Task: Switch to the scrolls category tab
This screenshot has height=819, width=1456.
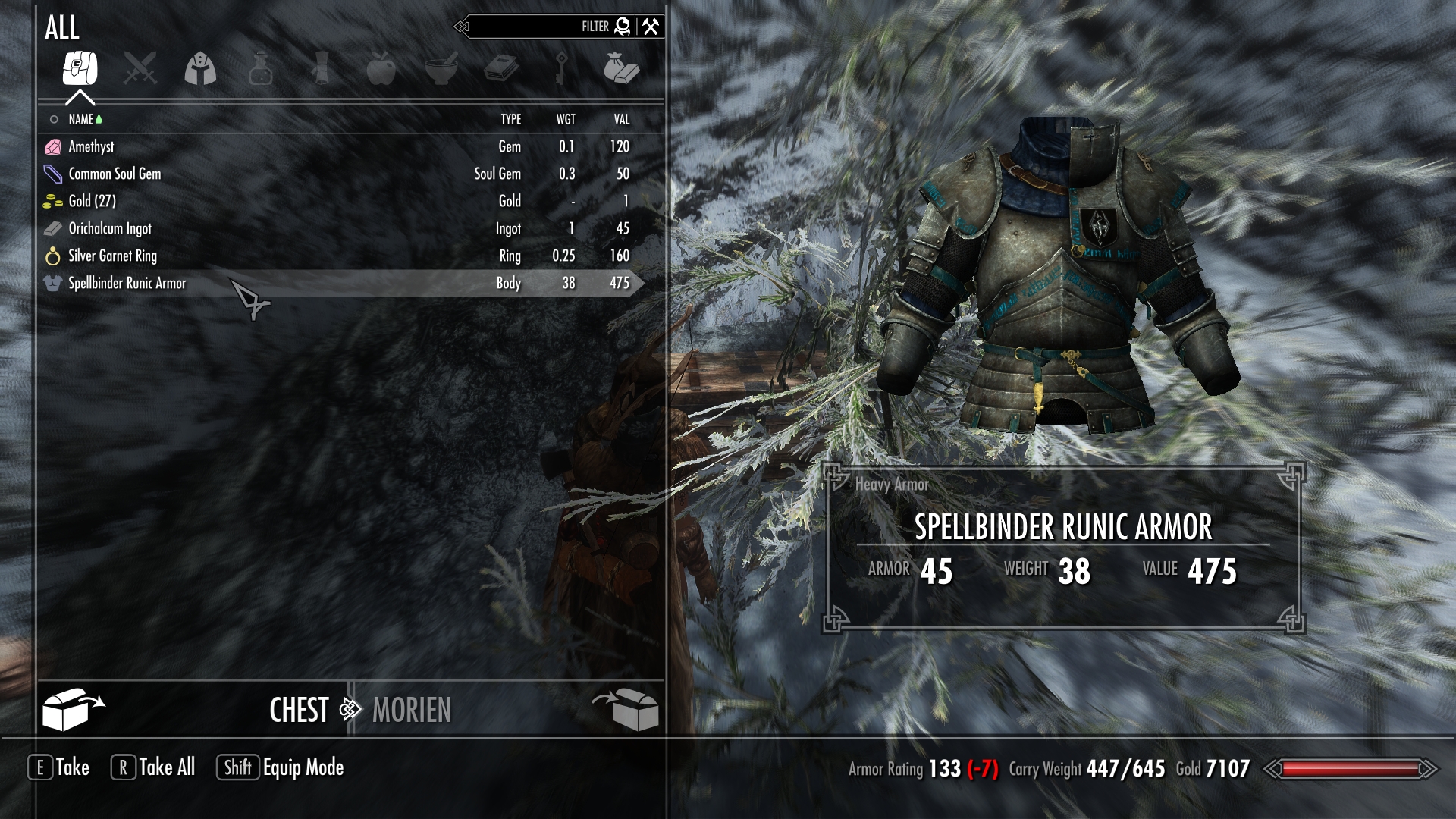Action: pyautogui.click(x=321, y=69)
